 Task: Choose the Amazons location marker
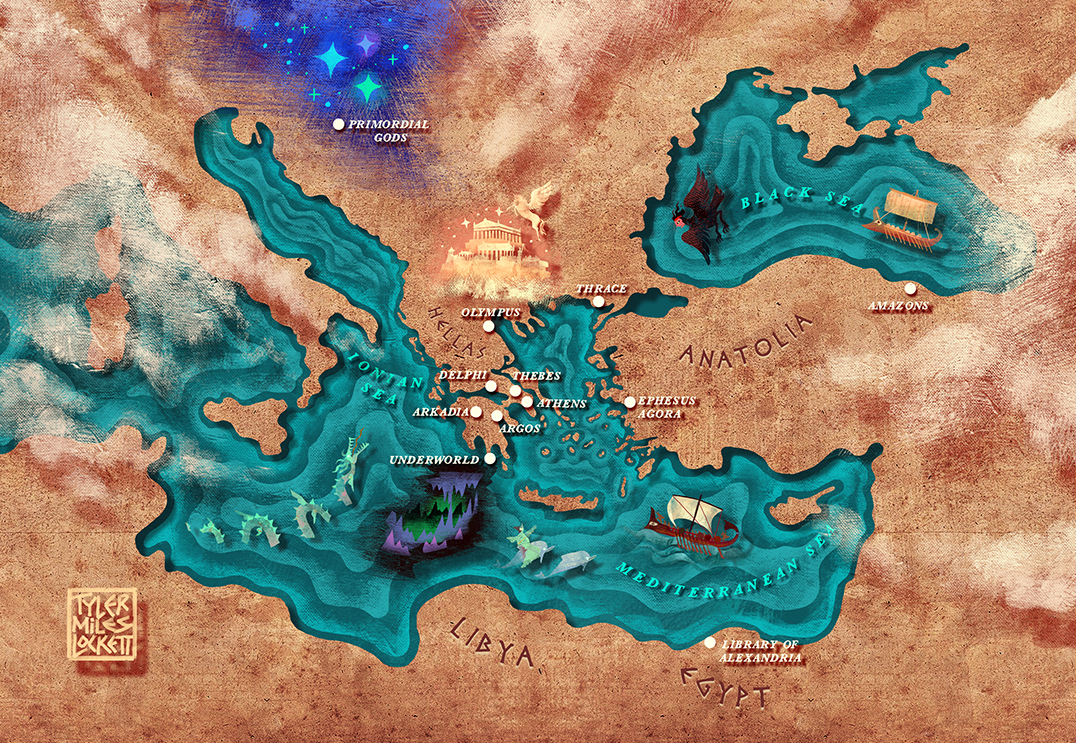[909, 289]
